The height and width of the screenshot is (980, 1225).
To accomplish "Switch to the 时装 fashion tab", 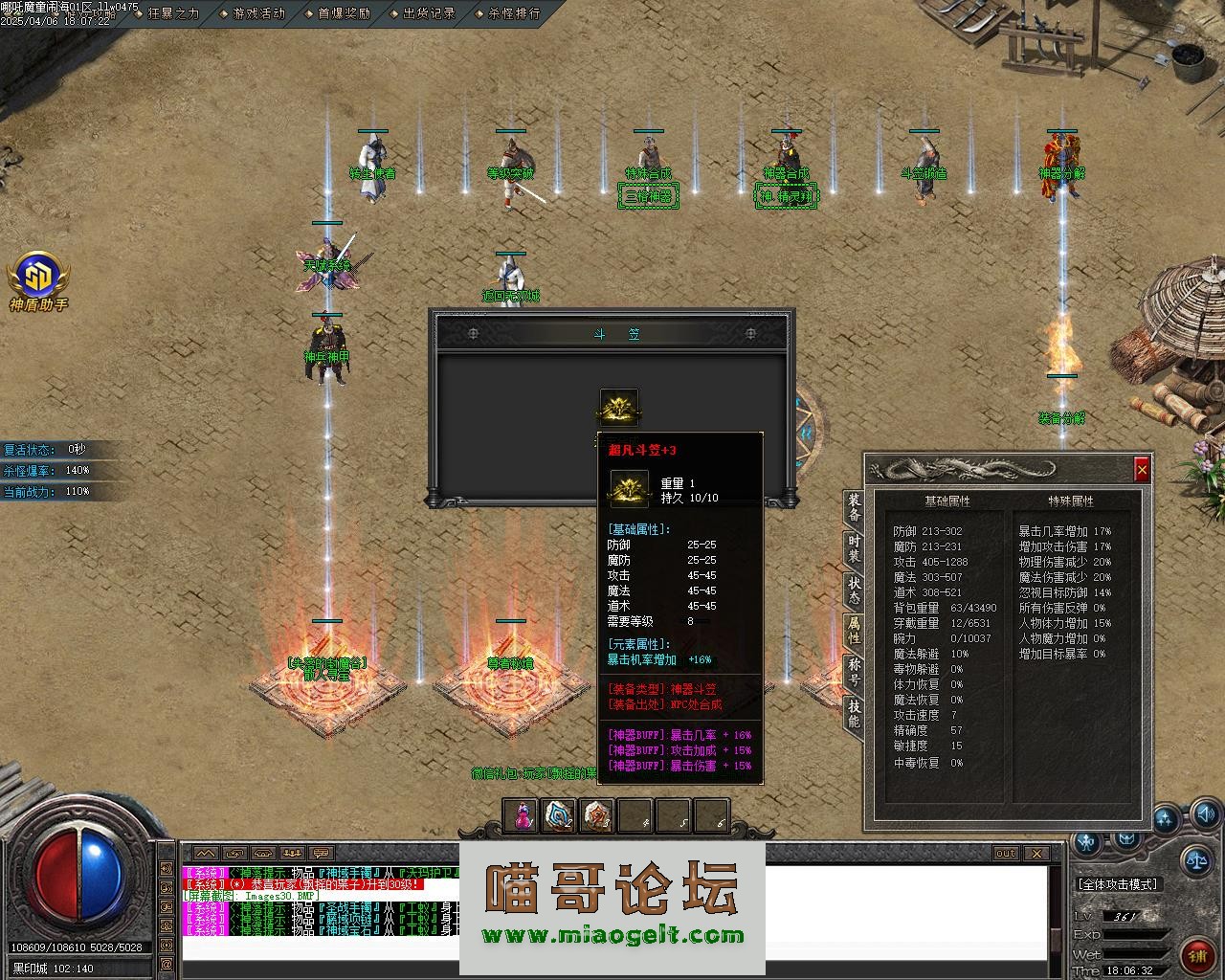I will [854, 548].
